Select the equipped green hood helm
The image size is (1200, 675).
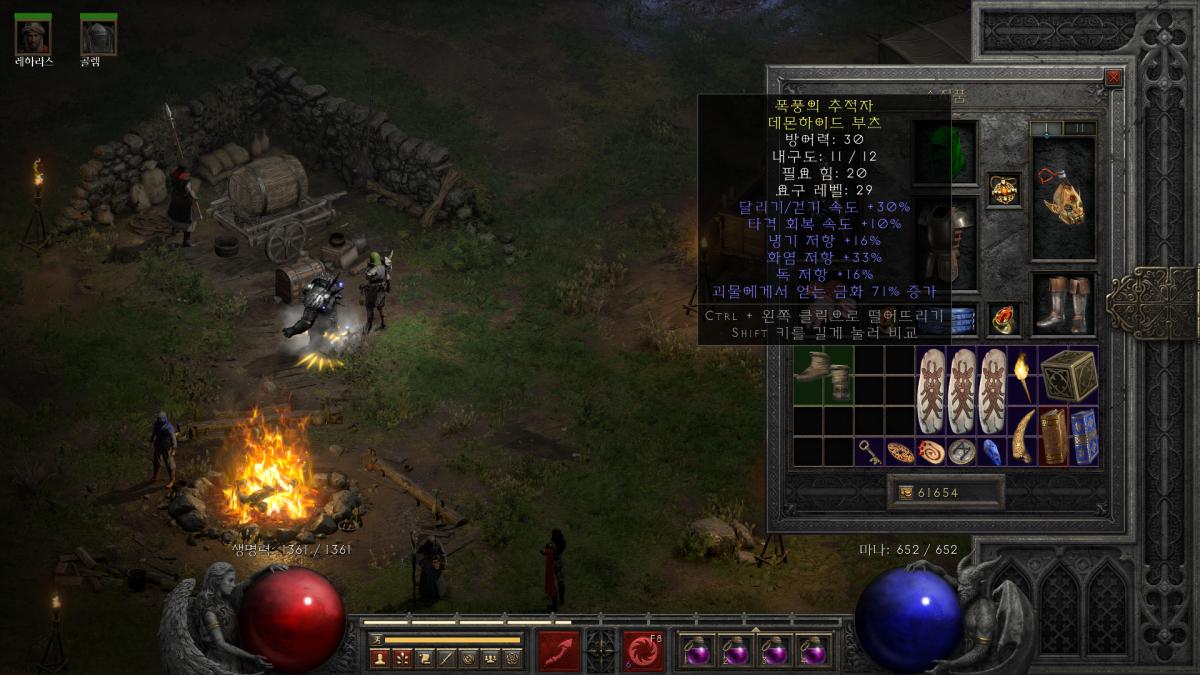point(944,150)
